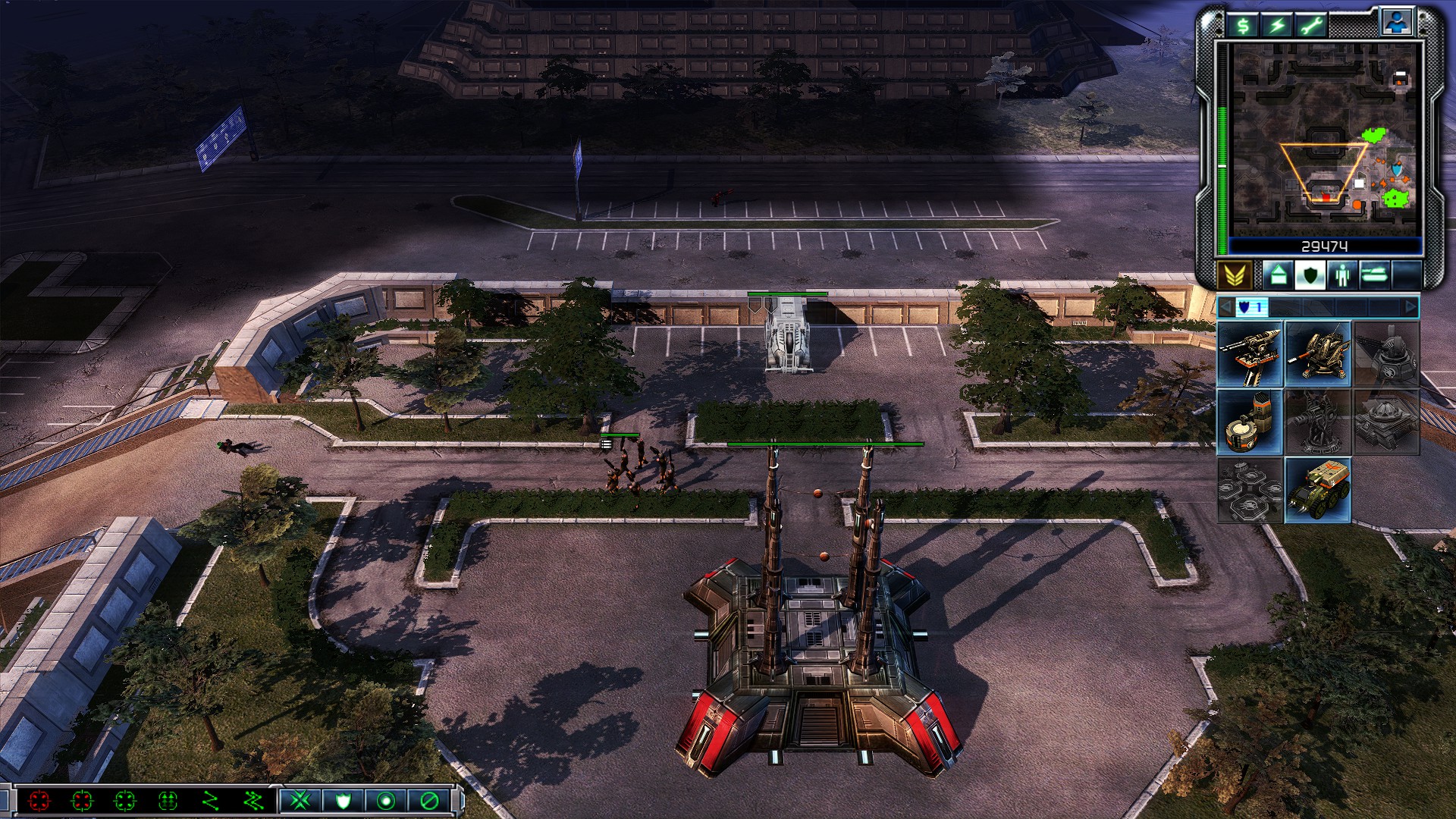Switch to the production structures tab
The width and height of the screenshot is (1456, 819).
[x=1278, y=275]
